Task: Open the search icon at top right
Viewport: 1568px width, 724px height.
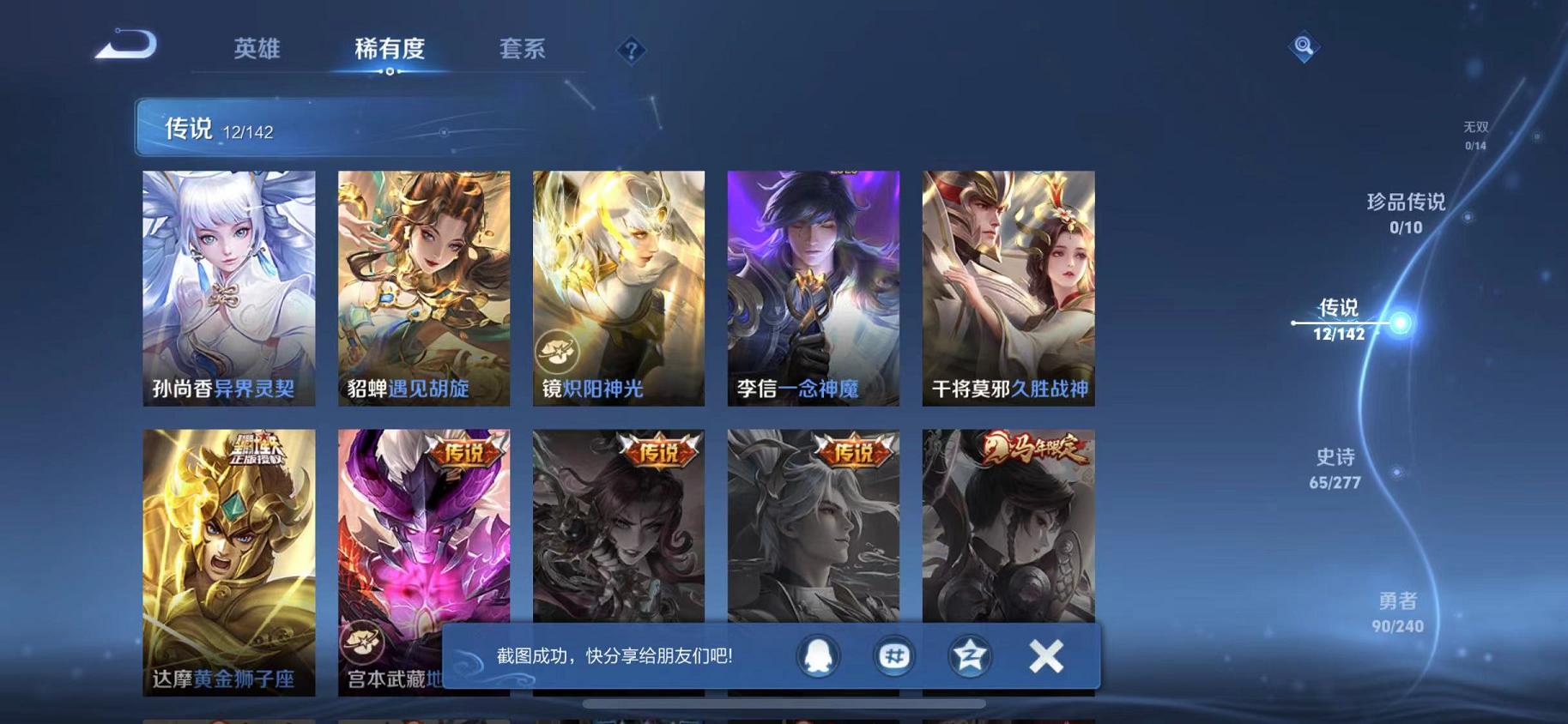Action: pos(1304,46)
